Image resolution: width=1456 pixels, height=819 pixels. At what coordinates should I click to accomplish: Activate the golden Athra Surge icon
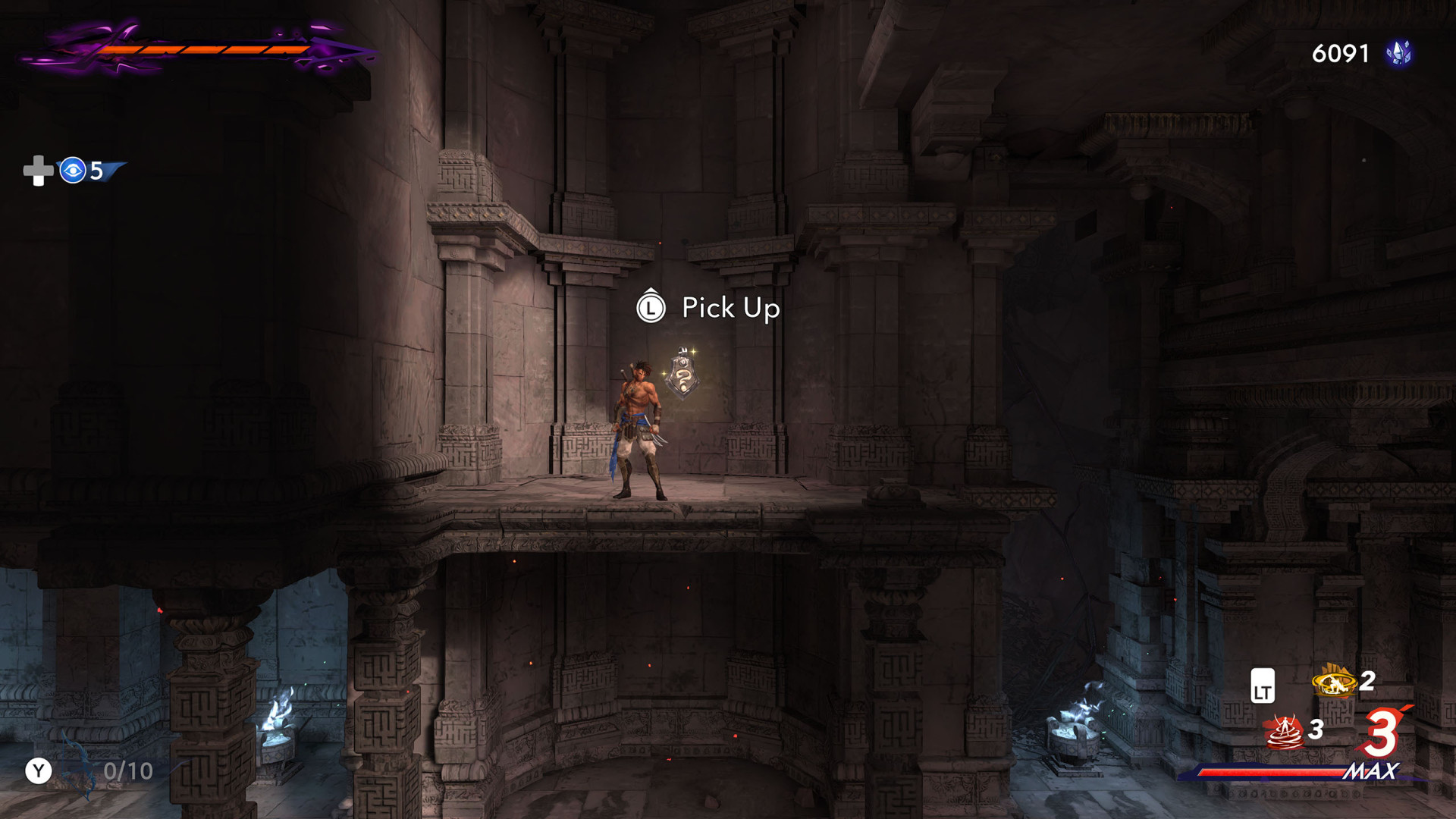click(x=1334, y=682)
